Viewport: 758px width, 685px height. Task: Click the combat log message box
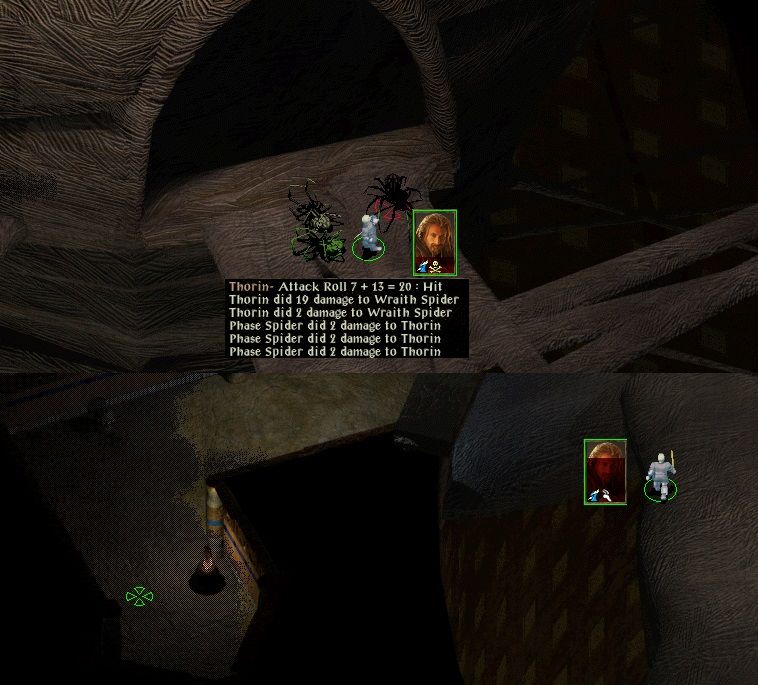tap(346, 319)
